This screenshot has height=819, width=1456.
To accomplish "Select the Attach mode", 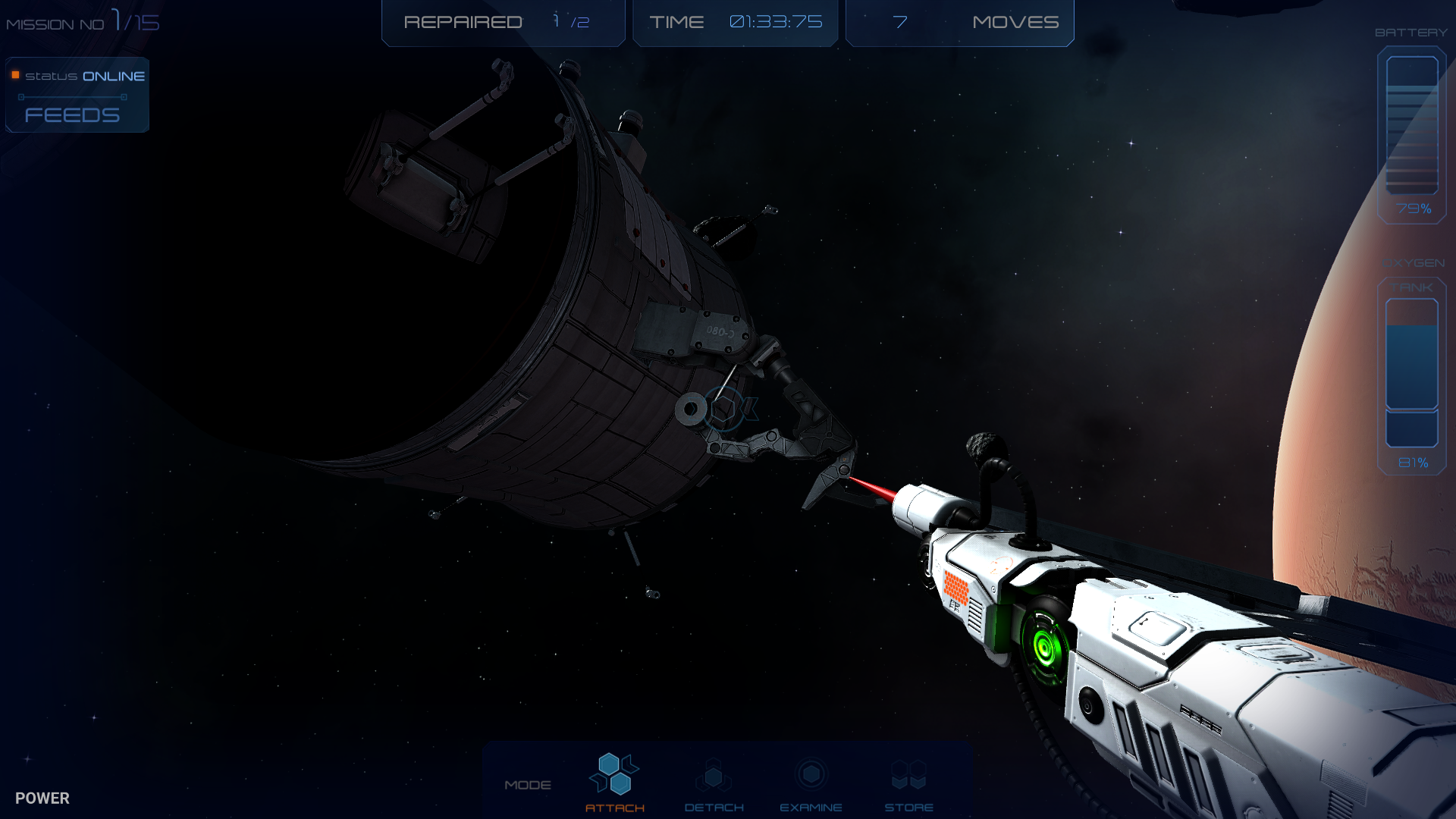I will (614, 781).
